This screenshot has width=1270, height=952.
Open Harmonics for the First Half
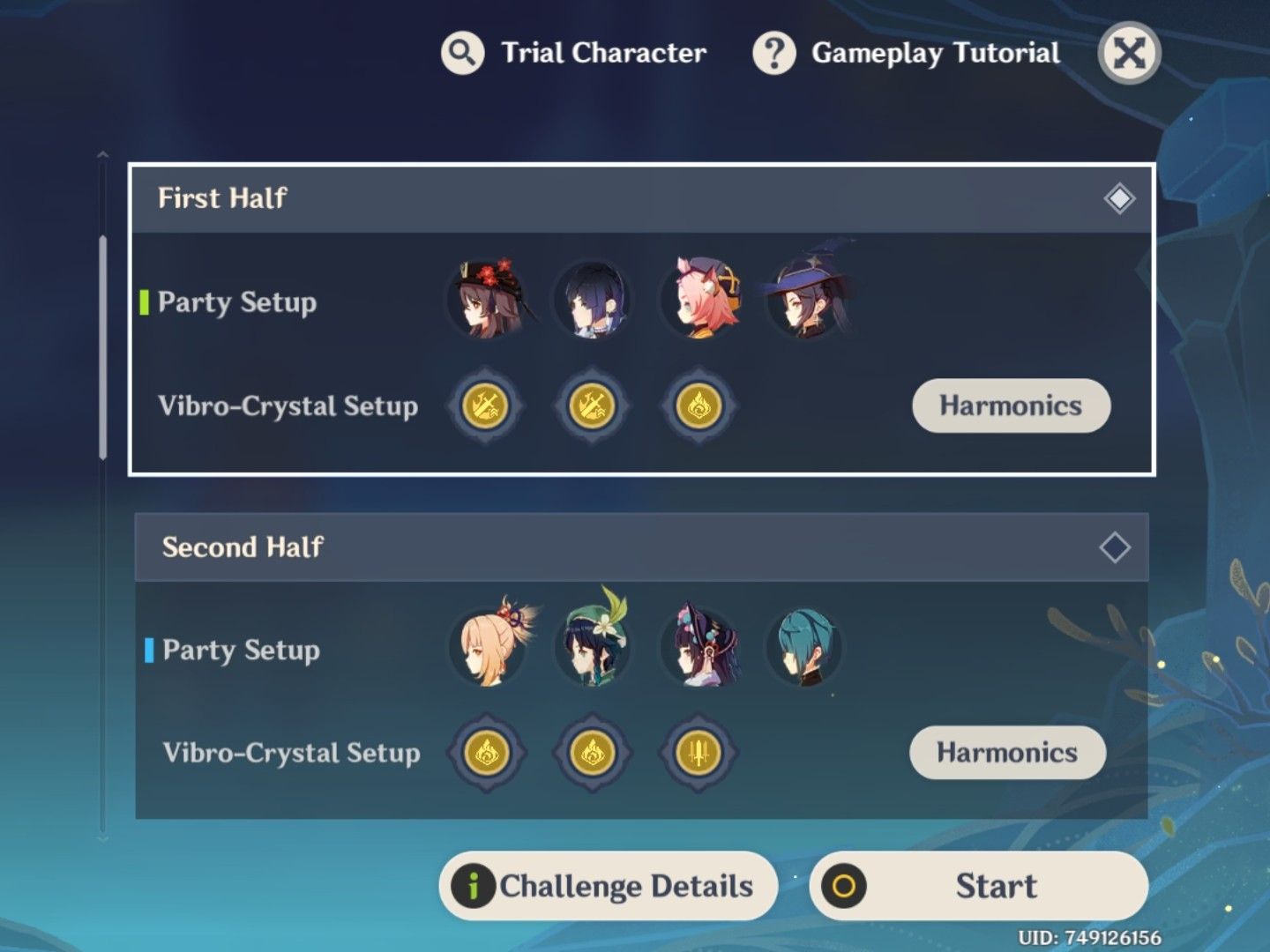[1011, 406]
